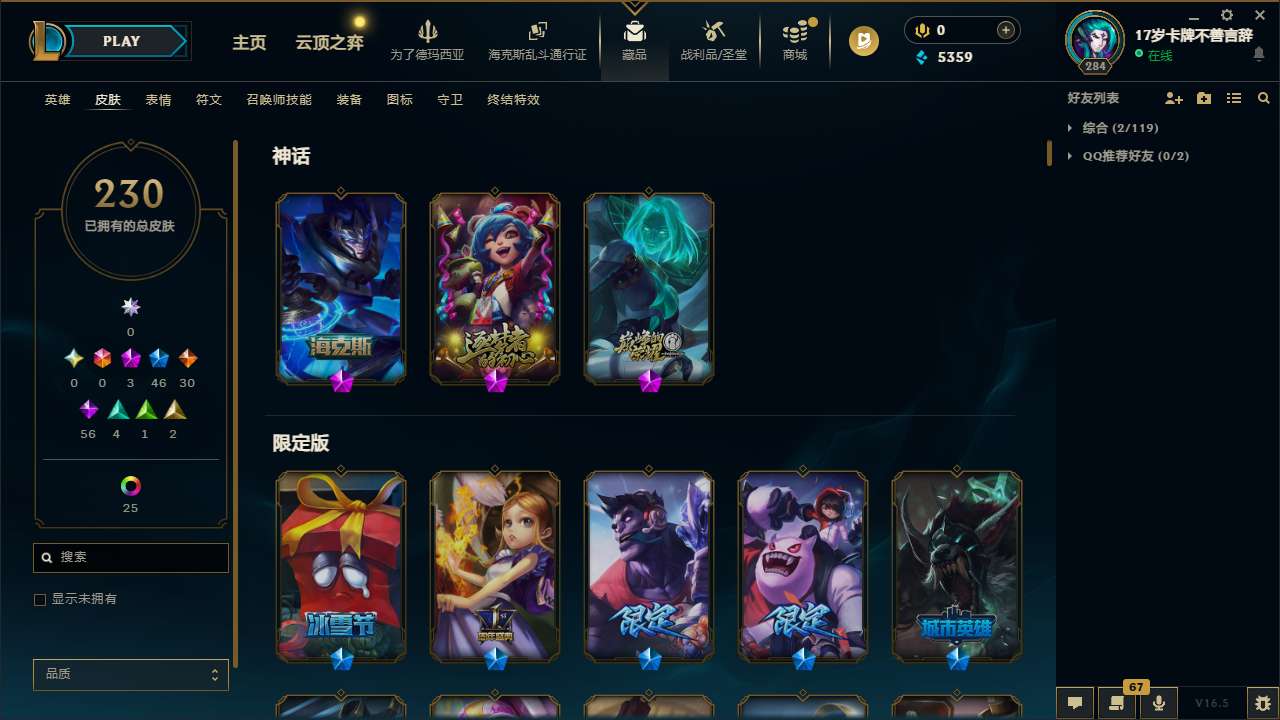Create a new friend group via folder icon
The image size is (1280, 720).
(x=1202, y=97)
